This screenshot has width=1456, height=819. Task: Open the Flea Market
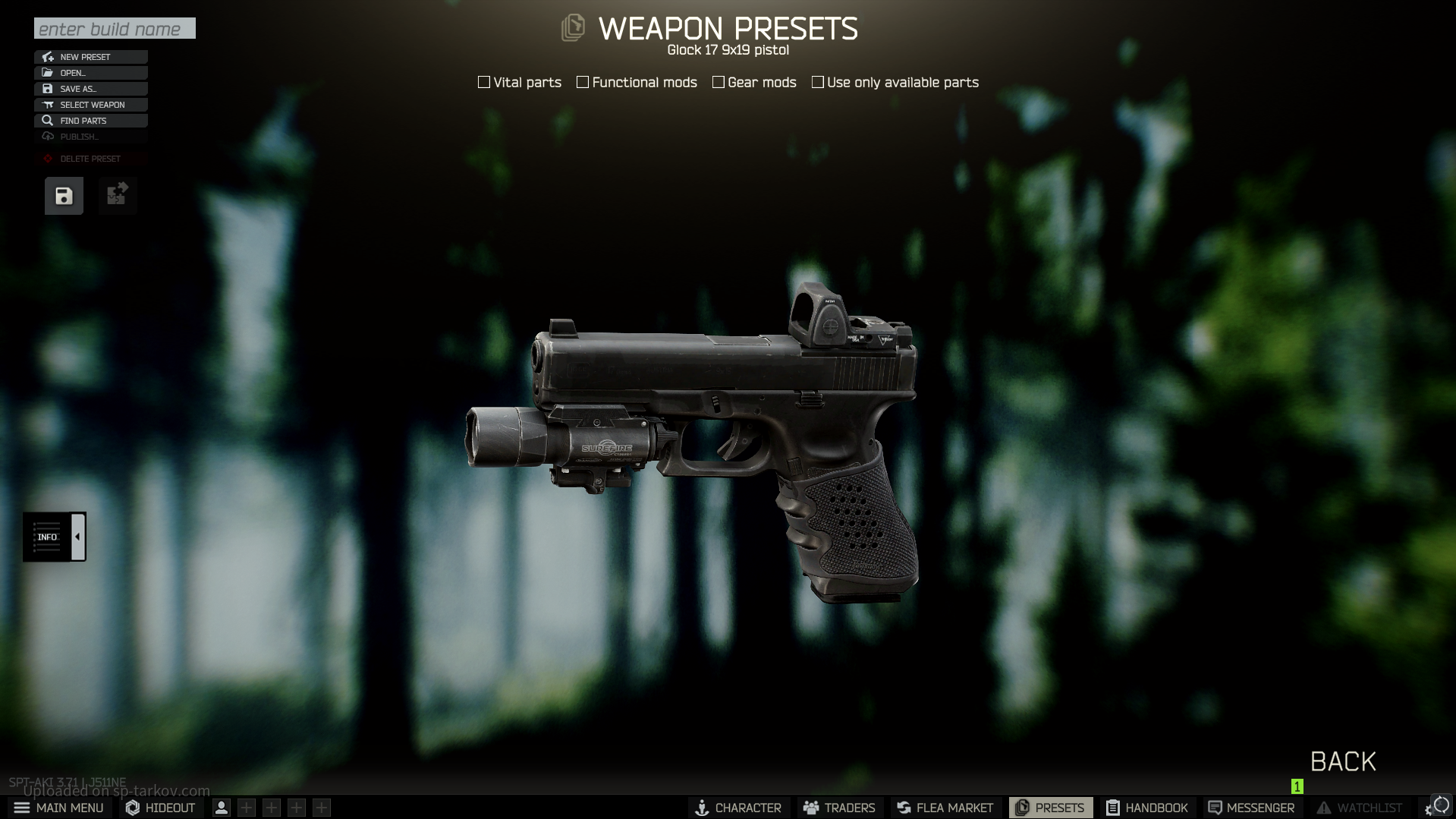coord(945,808)
